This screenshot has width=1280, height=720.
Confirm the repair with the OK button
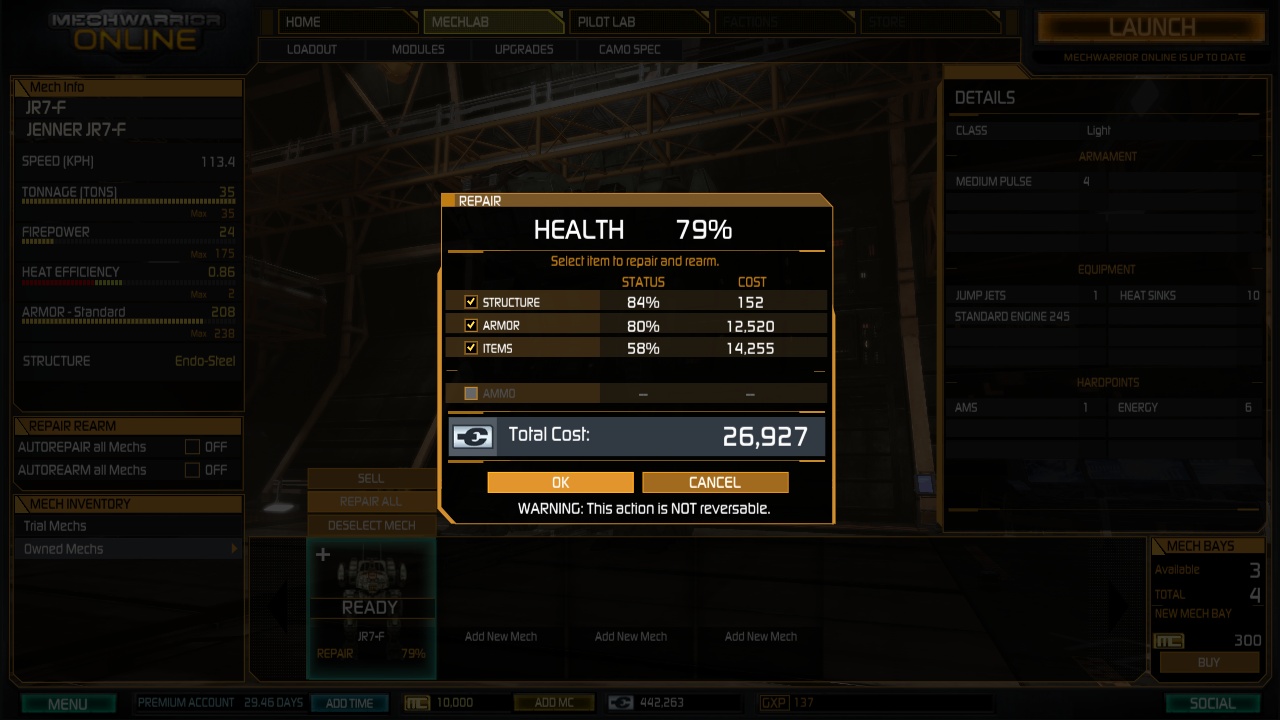pos(560,482)
